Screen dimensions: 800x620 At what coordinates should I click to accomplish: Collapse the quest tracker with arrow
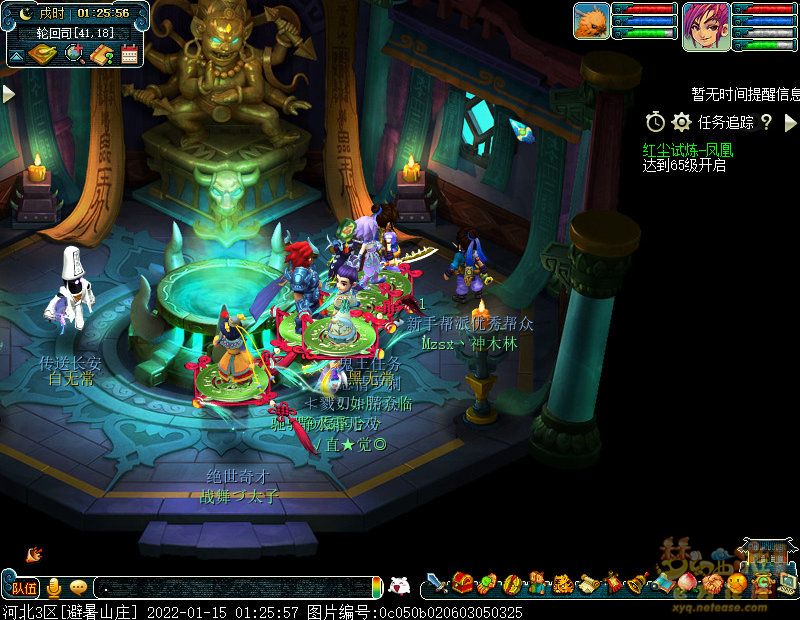point(790,122)
